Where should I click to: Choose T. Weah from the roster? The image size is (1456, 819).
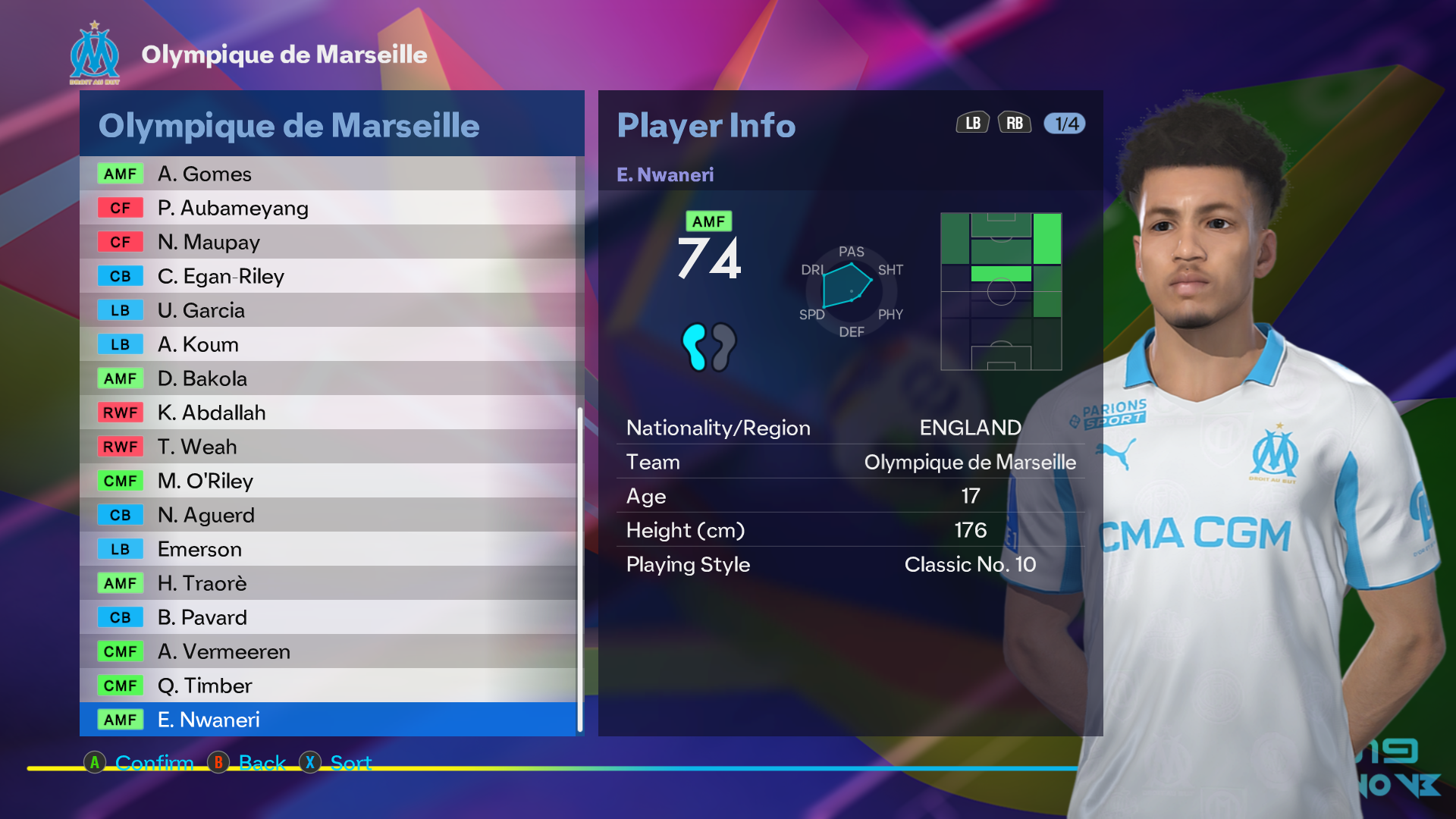(328, 447)
